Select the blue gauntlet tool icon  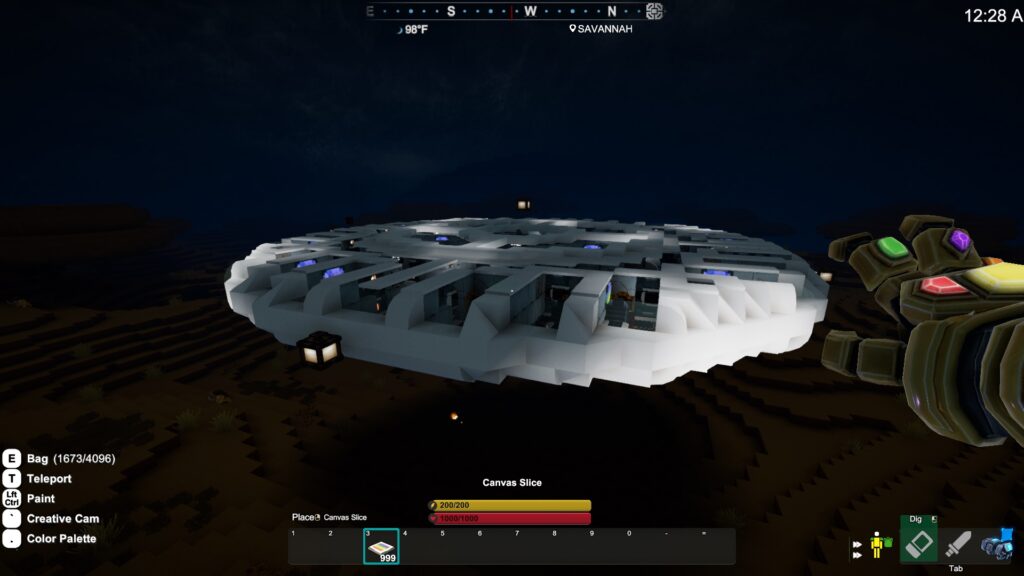pos(997,545)
